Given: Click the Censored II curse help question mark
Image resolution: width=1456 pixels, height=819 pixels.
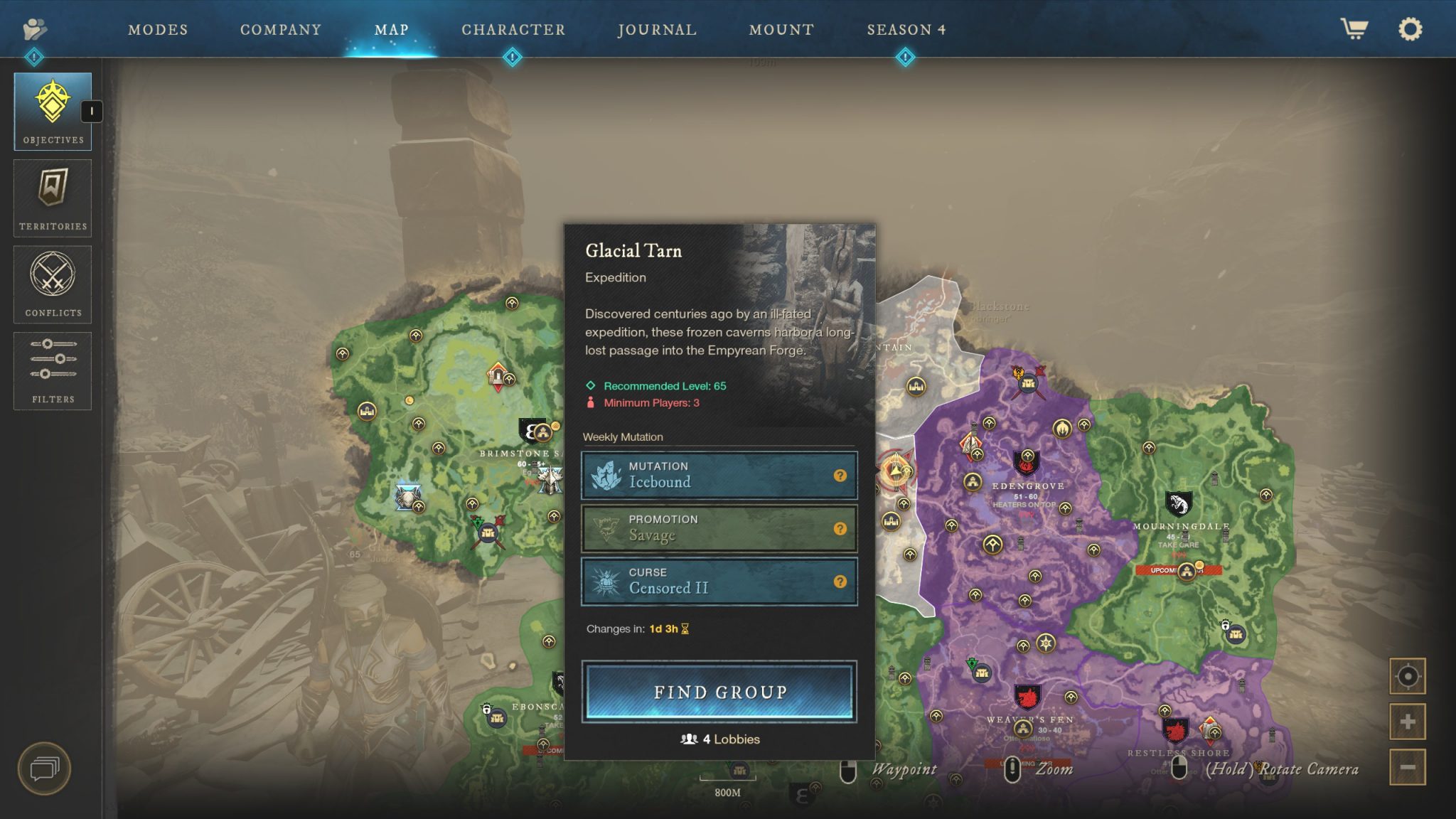Looking at the screenshot, I should [842, 581].
